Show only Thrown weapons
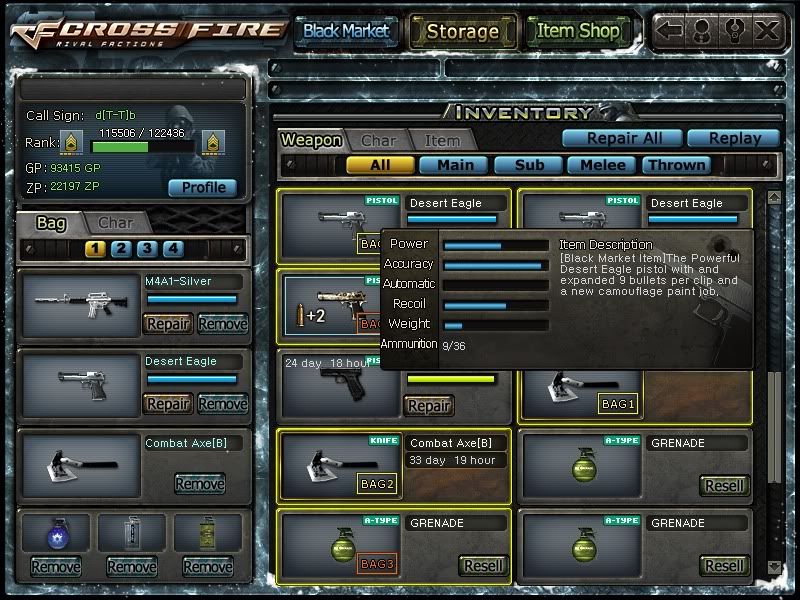The image size is (800, 600). tap(677, 165)
